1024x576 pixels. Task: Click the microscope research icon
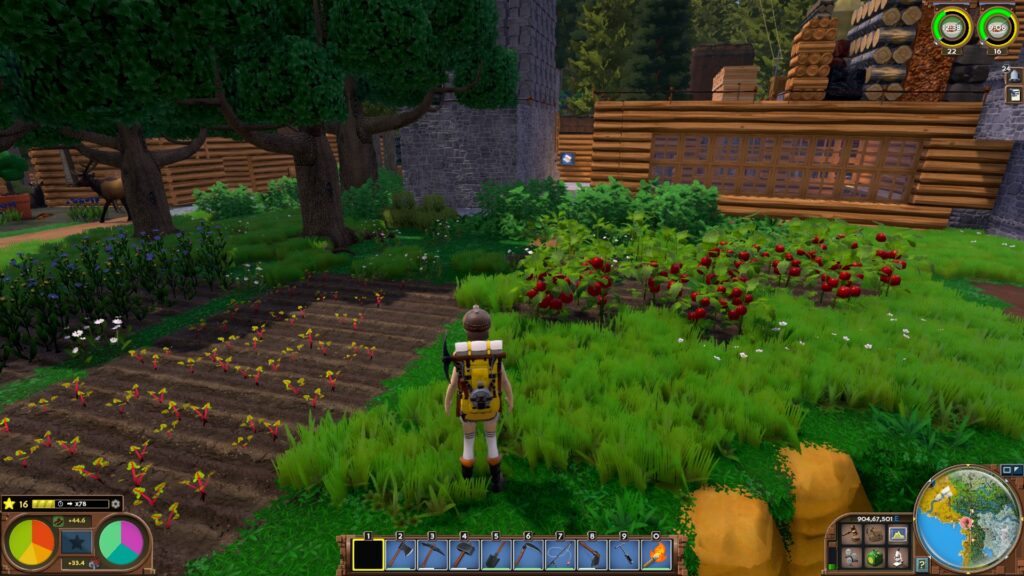pos(897,558)
